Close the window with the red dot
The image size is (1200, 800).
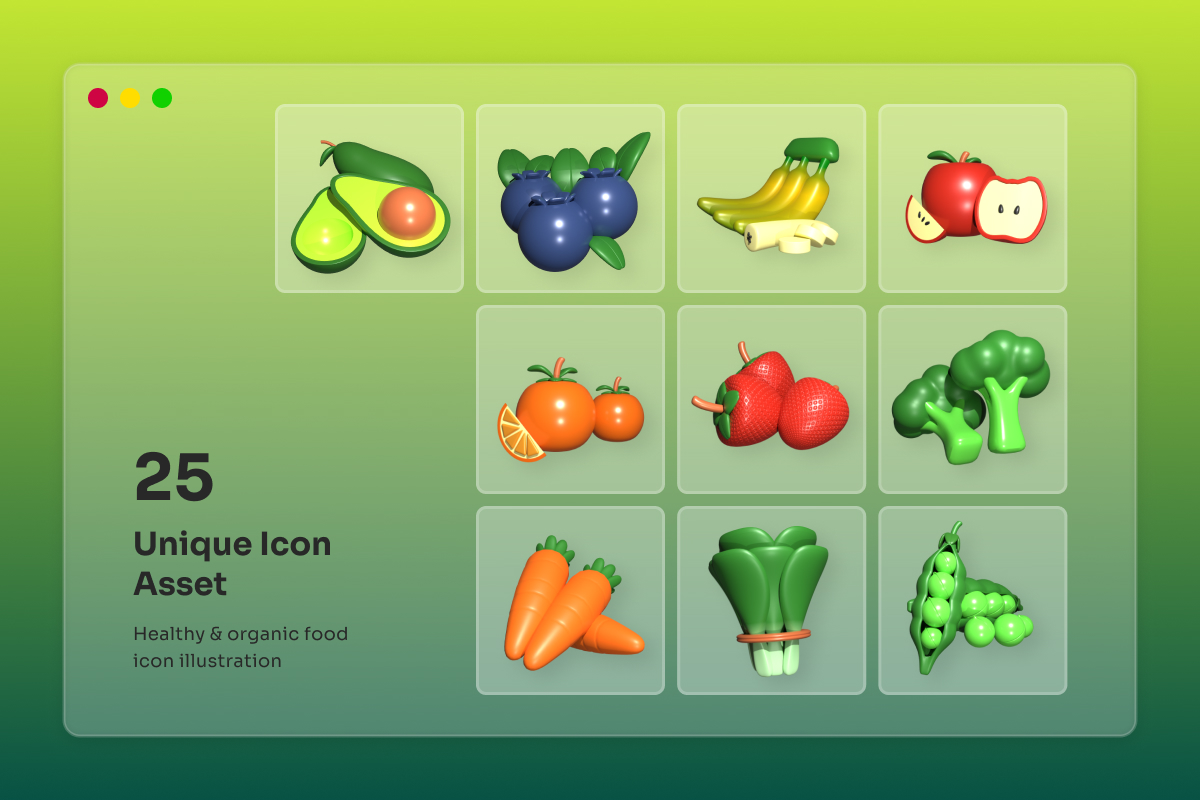[98, 98]
